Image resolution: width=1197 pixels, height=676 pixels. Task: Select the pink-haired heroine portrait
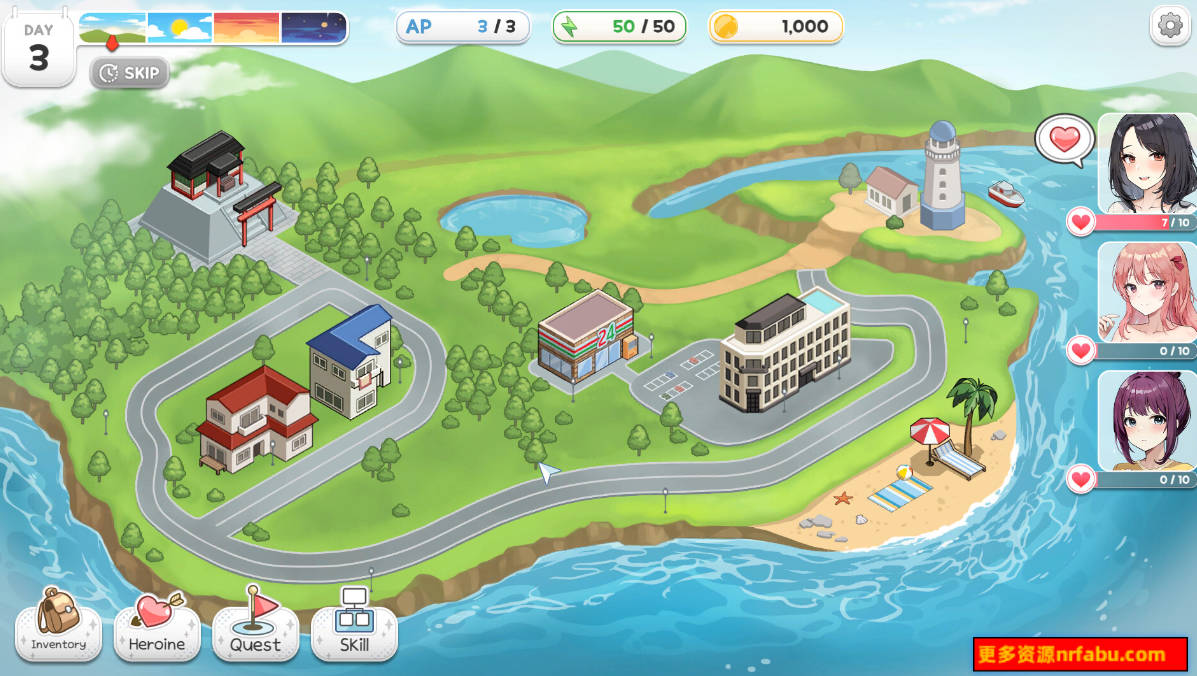coord(1147,292)
